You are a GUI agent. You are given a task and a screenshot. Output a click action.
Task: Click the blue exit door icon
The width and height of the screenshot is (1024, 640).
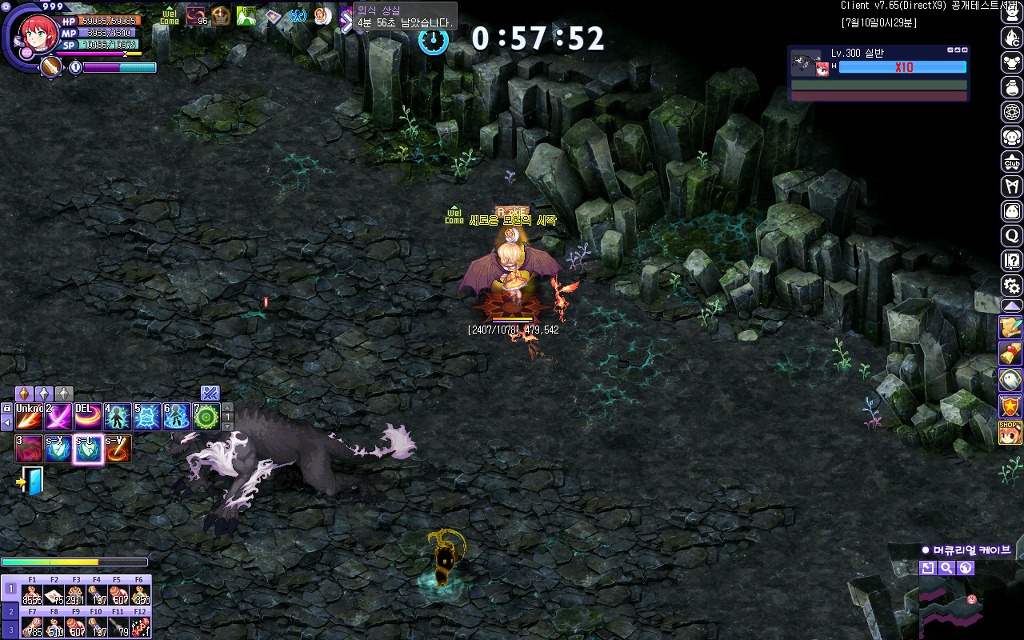click(33, 482)
